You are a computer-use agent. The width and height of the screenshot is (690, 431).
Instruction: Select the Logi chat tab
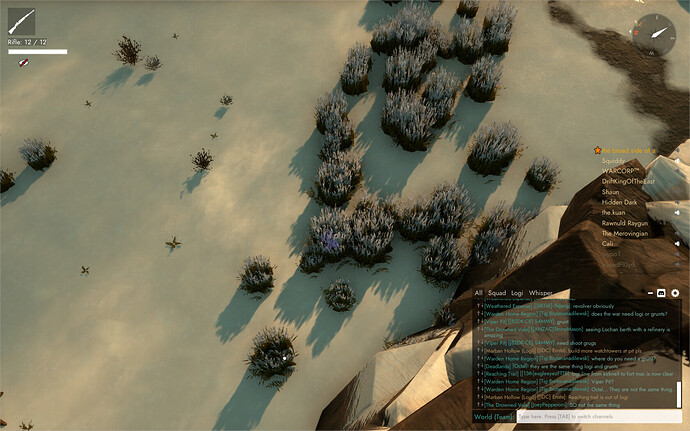pos(517,293)
